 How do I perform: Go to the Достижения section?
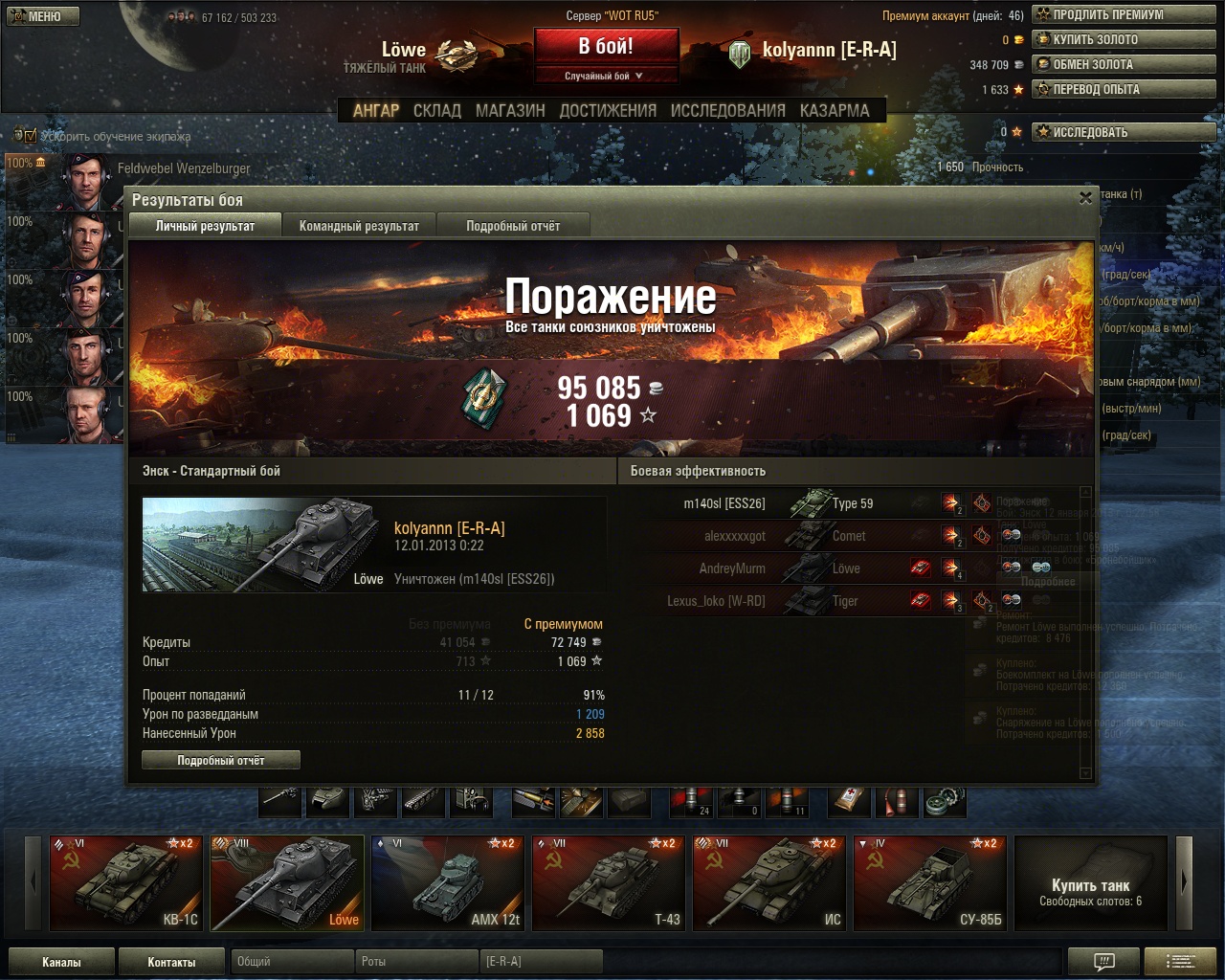pyautogui.click(x=608, y=111)
